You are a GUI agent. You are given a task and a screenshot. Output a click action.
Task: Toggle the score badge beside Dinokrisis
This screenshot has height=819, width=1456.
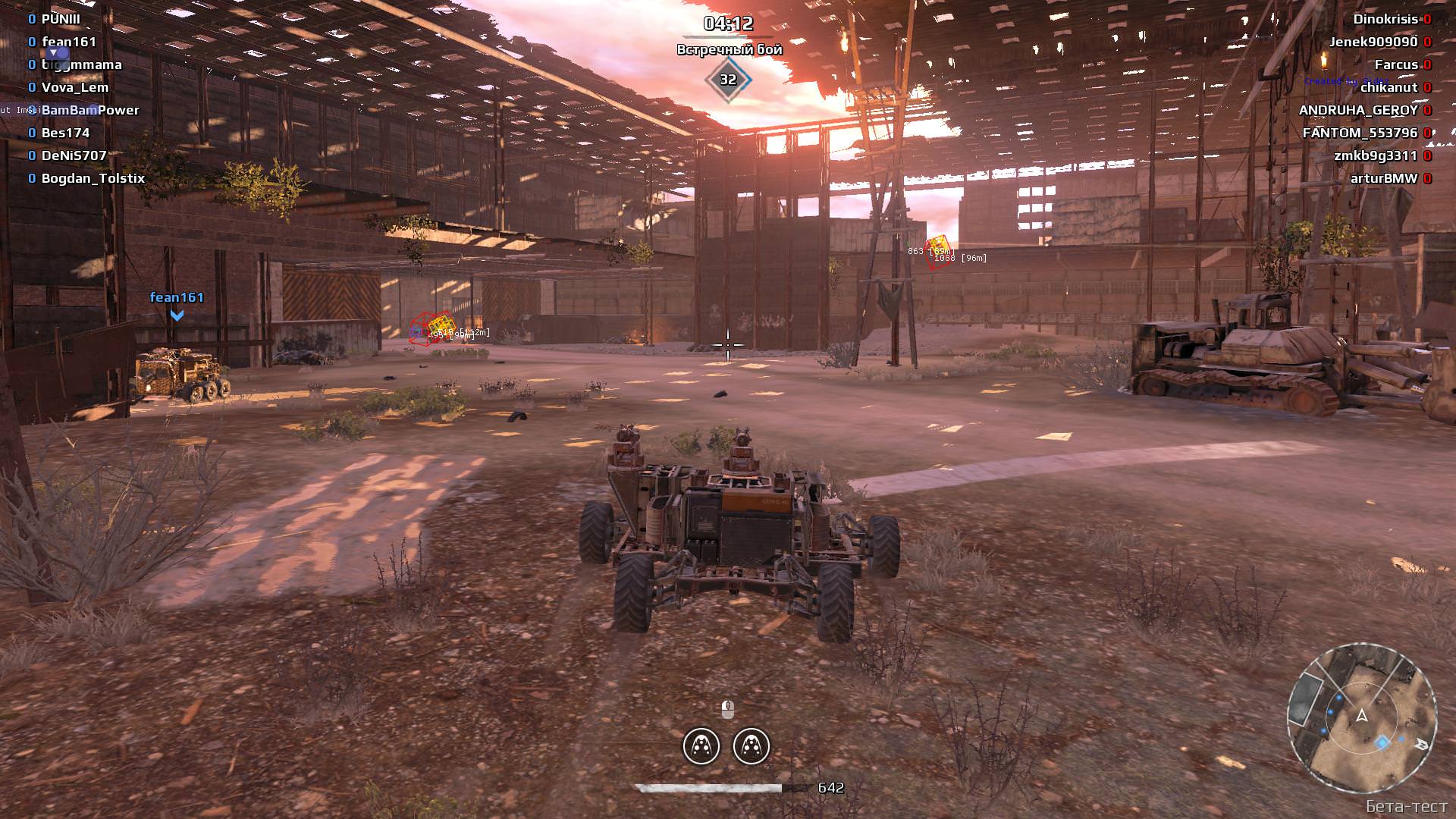point(1428,20)
